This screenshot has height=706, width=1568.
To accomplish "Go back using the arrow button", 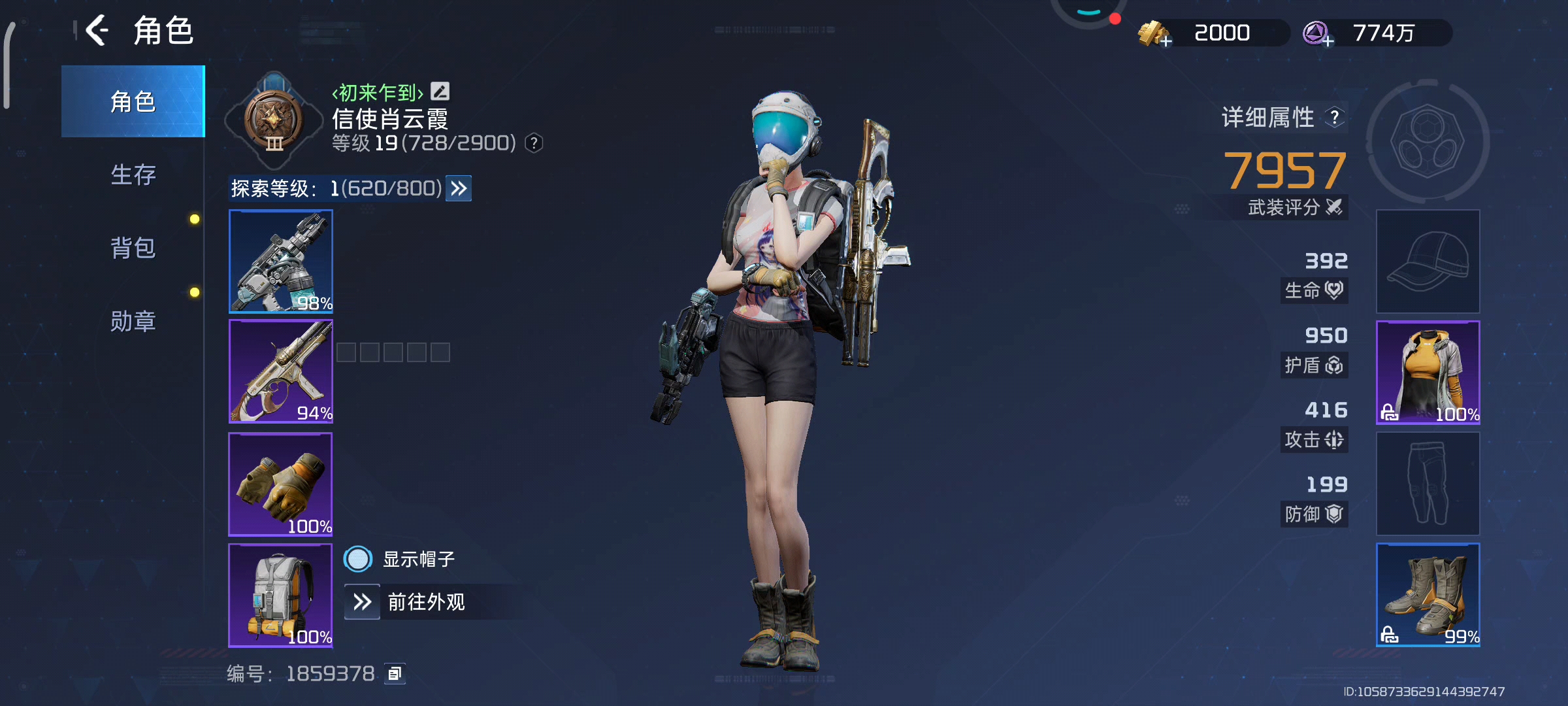I will point(97,31).
